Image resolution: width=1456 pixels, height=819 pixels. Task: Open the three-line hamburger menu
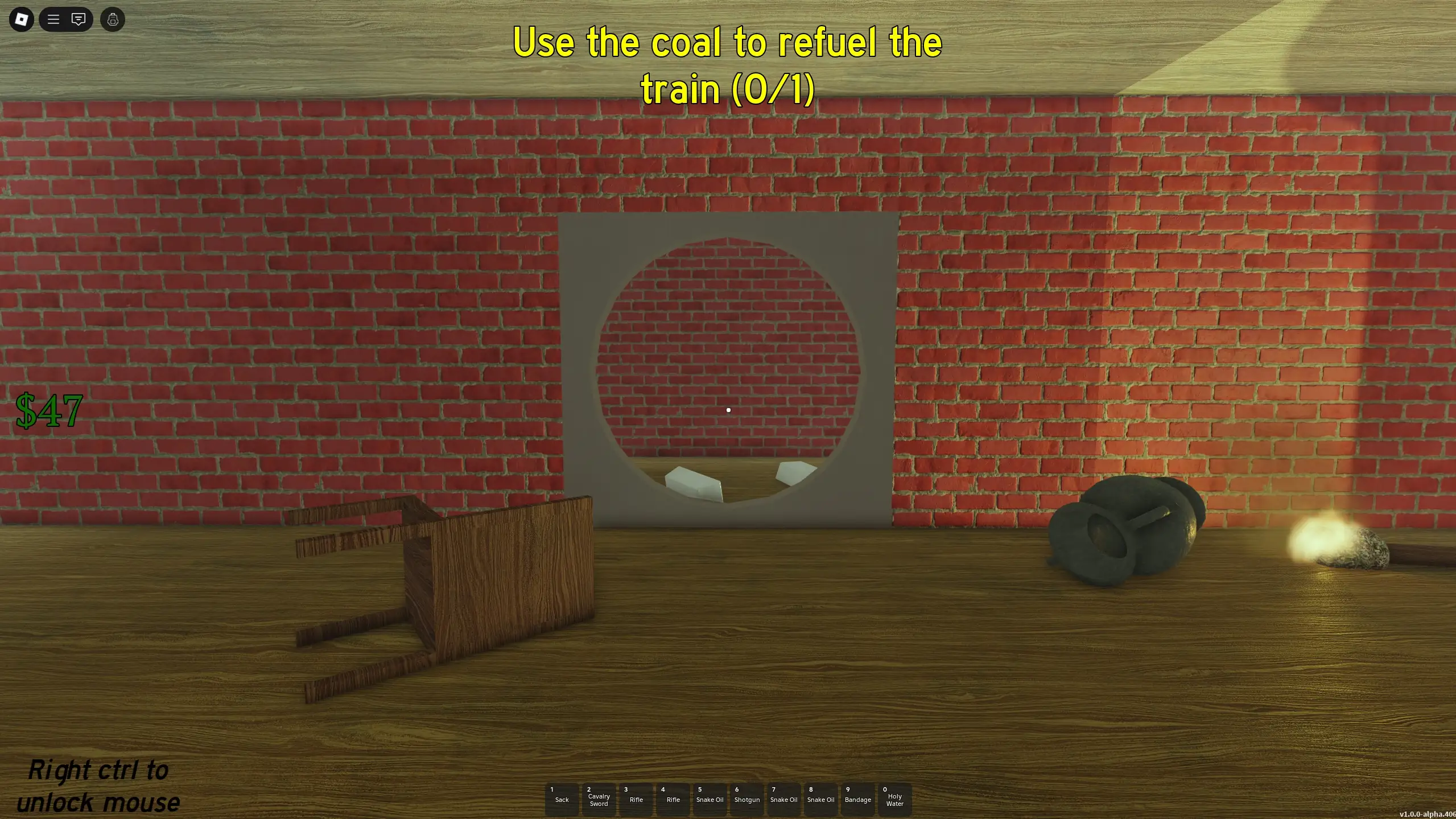click(x=53, y=20)
